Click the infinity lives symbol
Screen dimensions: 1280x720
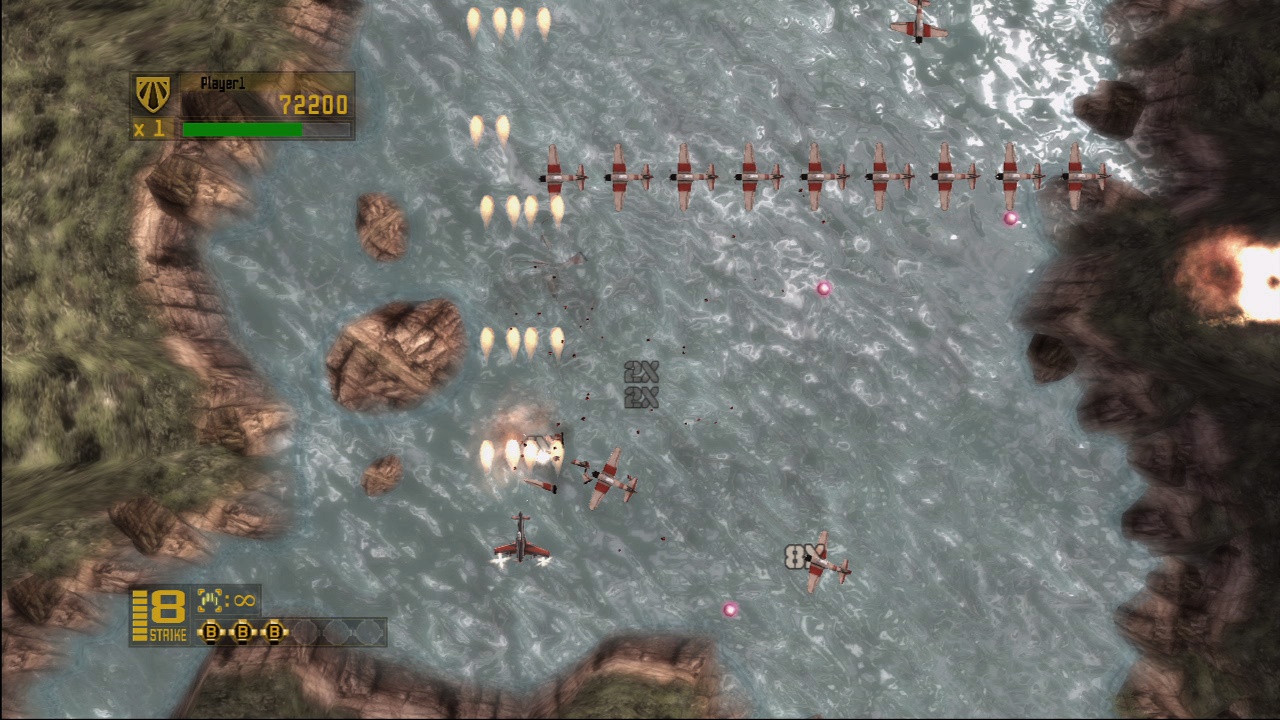click(243, 601)
